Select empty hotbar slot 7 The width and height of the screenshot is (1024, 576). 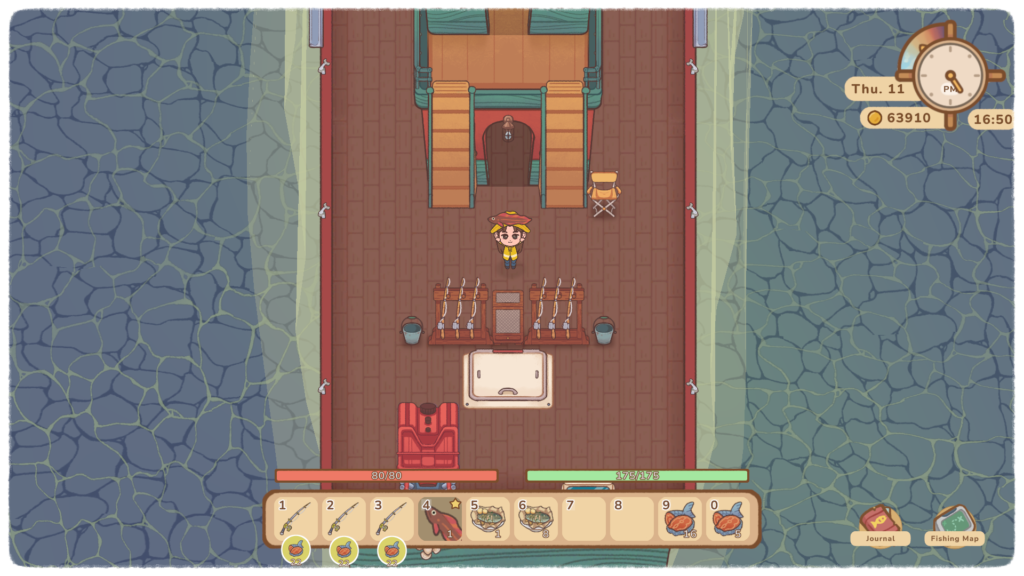click(584, 519)
